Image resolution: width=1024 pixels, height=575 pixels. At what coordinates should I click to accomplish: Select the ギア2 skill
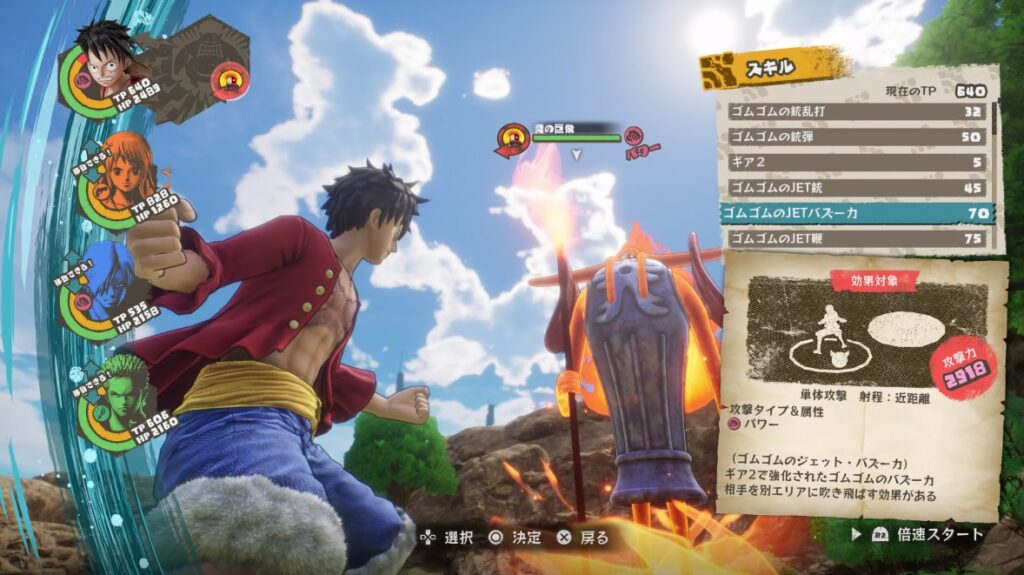pyautogui.click(x=855, y=162)
